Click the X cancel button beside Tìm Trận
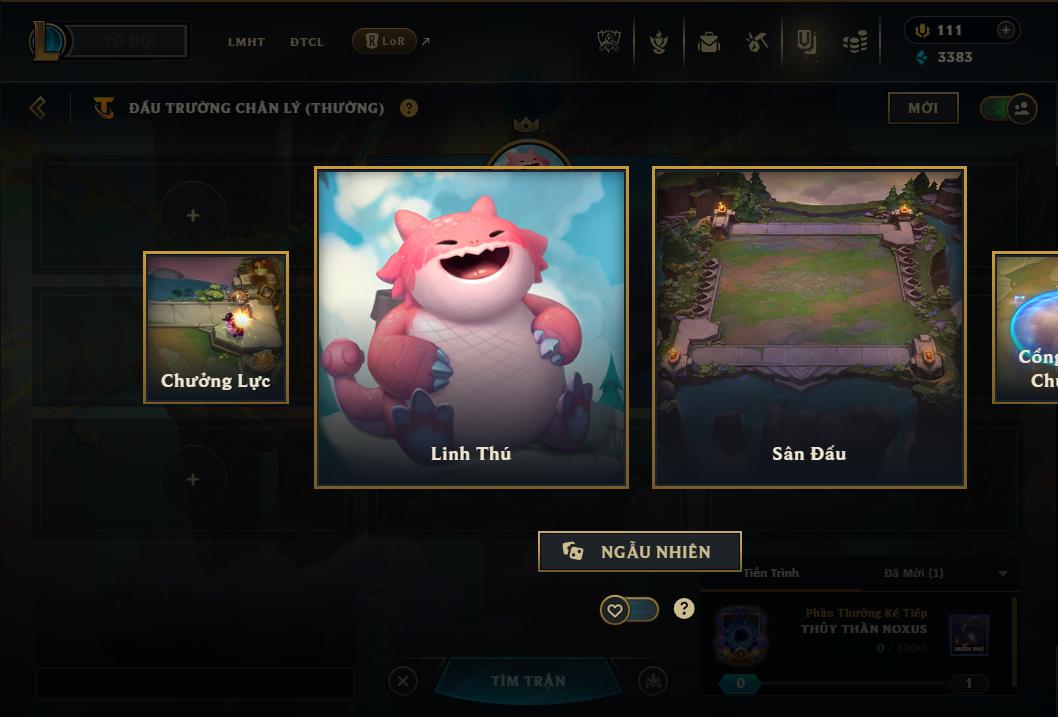1058x717 pixels. tap(402, 681)
